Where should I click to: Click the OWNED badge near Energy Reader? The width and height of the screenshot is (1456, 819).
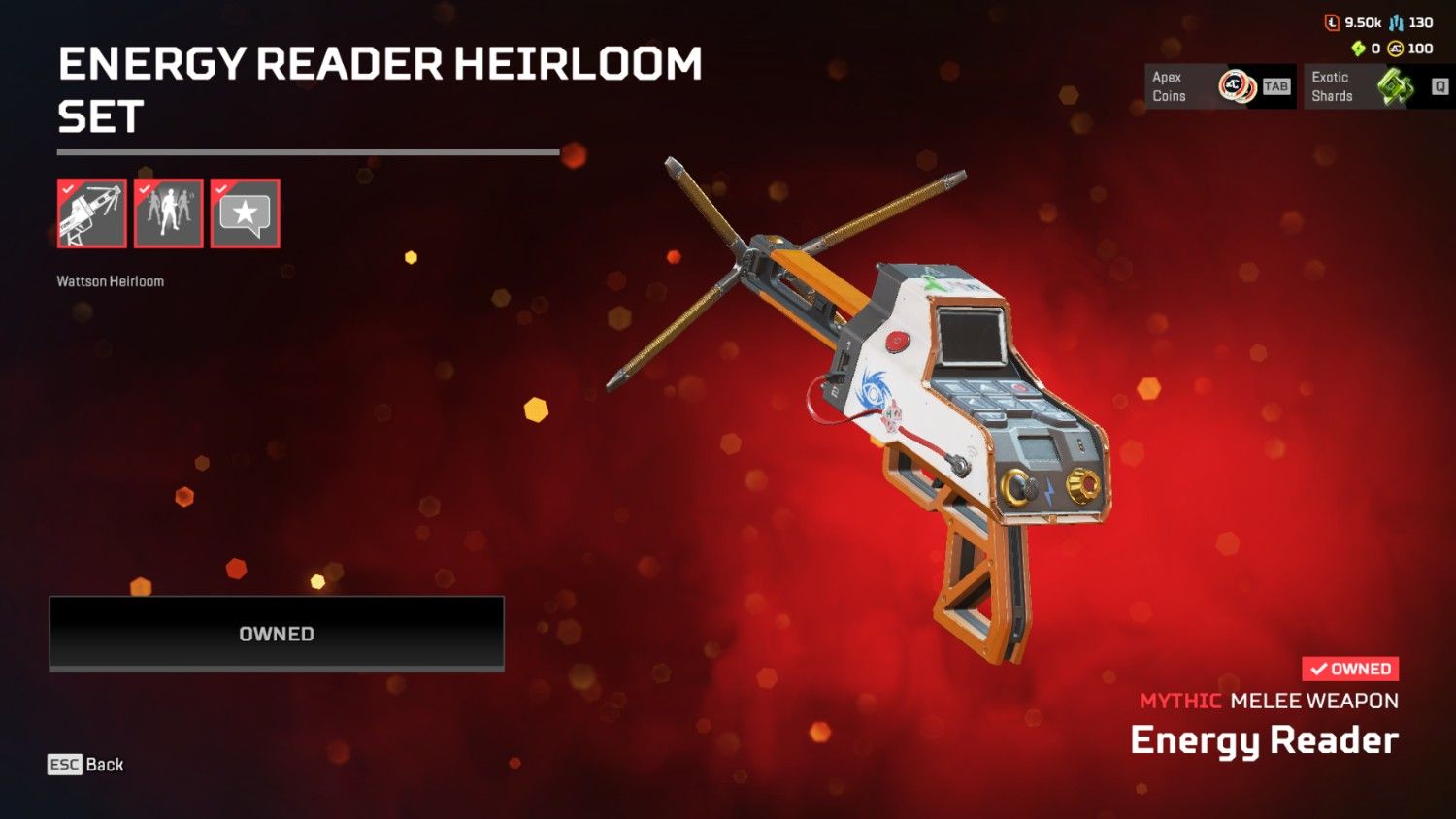pos(1351,669)
